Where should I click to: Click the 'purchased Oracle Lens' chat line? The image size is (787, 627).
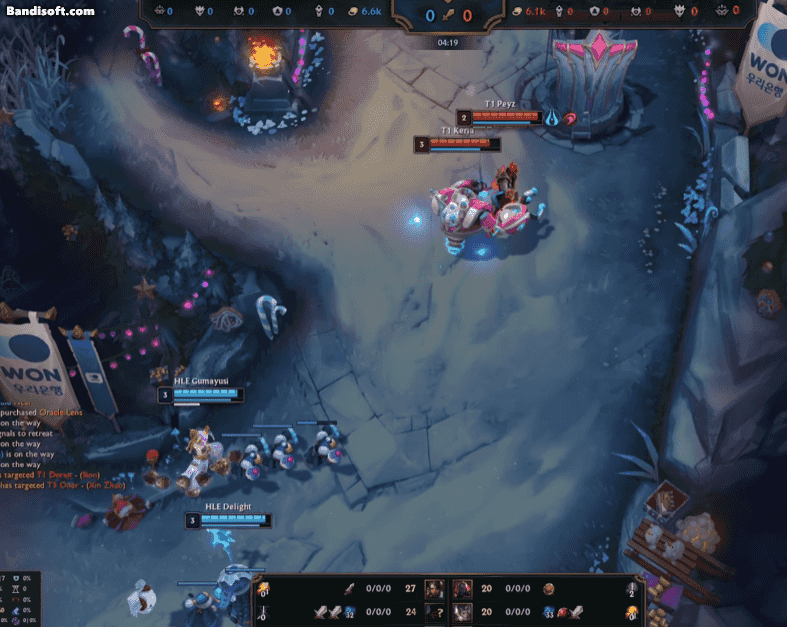[x=42, y=412]
